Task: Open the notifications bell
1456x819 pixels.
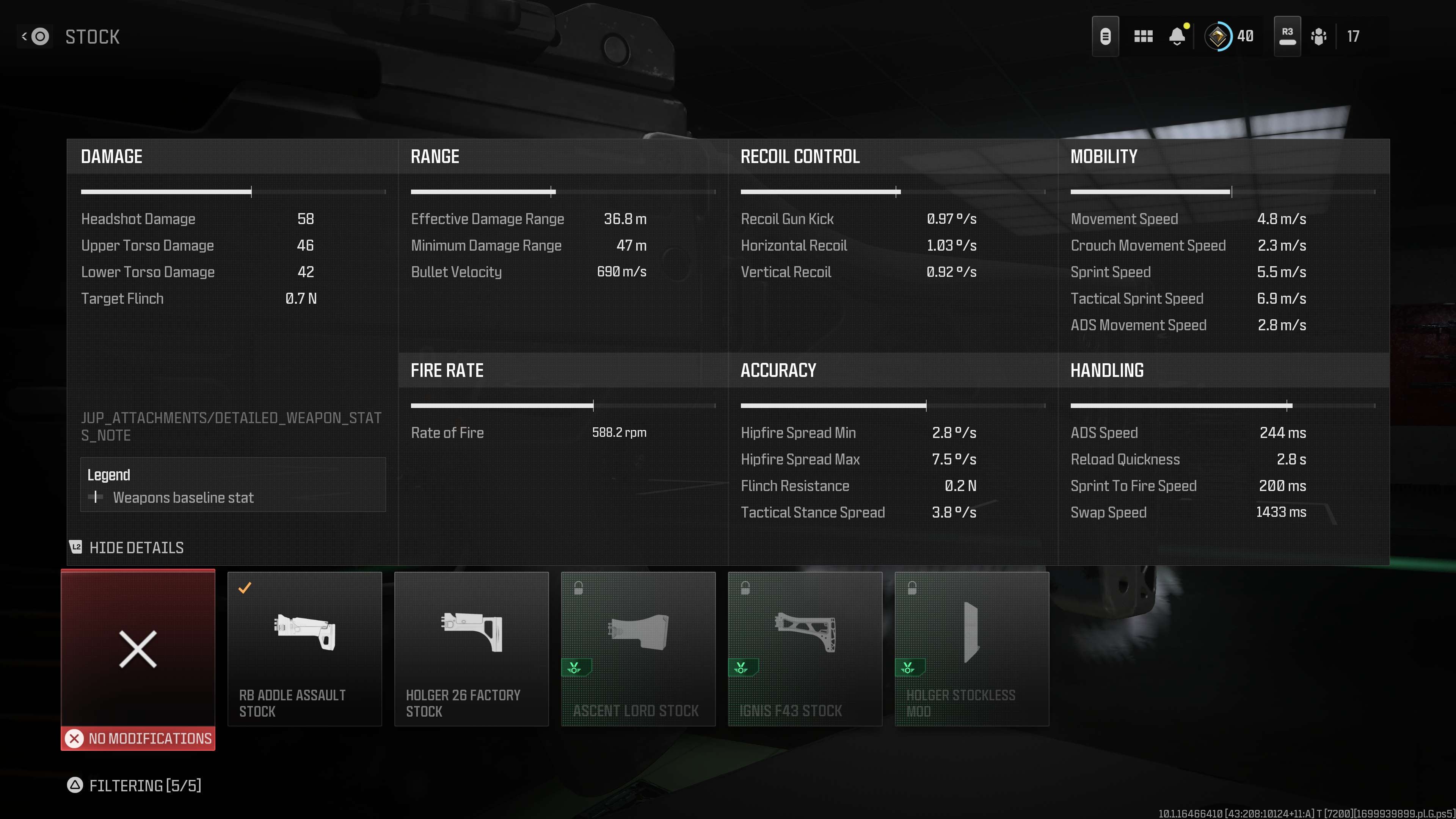Action: tap(1177, 36)
